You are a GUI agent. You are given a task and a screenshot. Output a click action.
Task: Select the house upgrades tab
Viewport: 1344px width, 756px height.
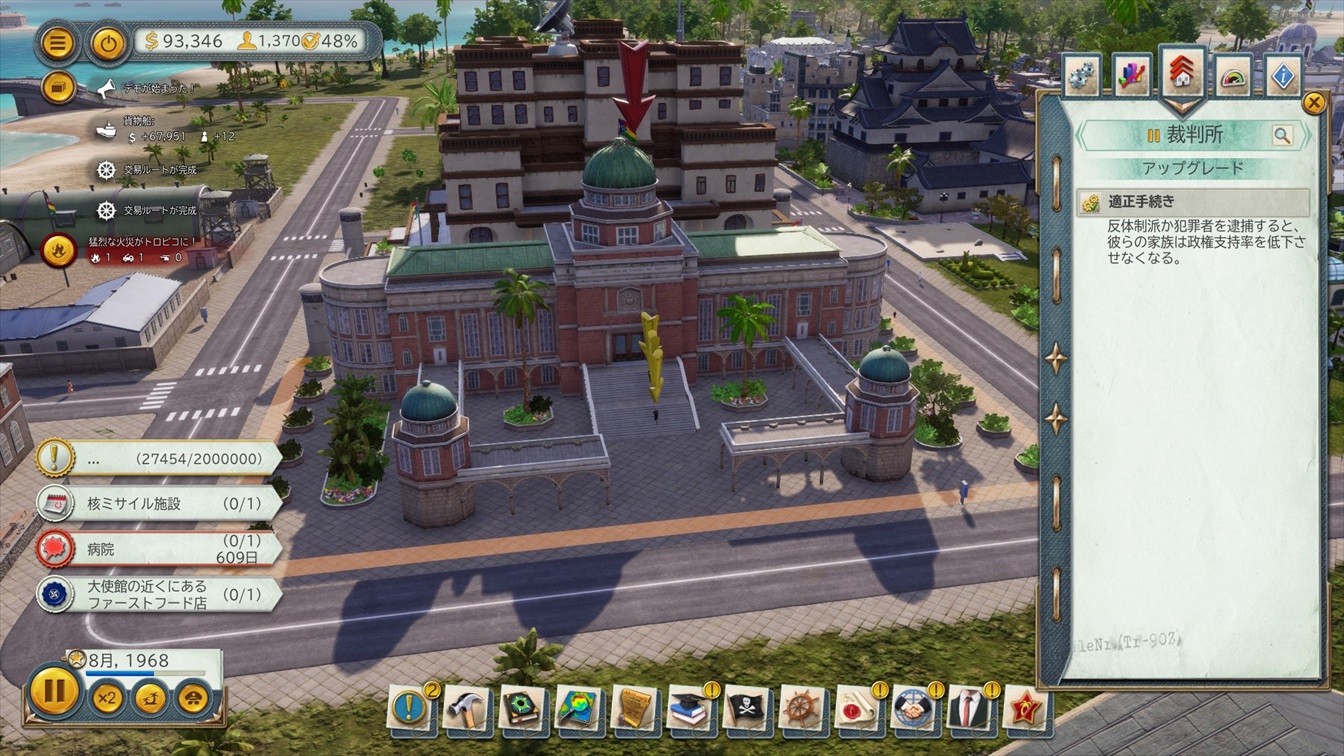(x=1182, y=75)
